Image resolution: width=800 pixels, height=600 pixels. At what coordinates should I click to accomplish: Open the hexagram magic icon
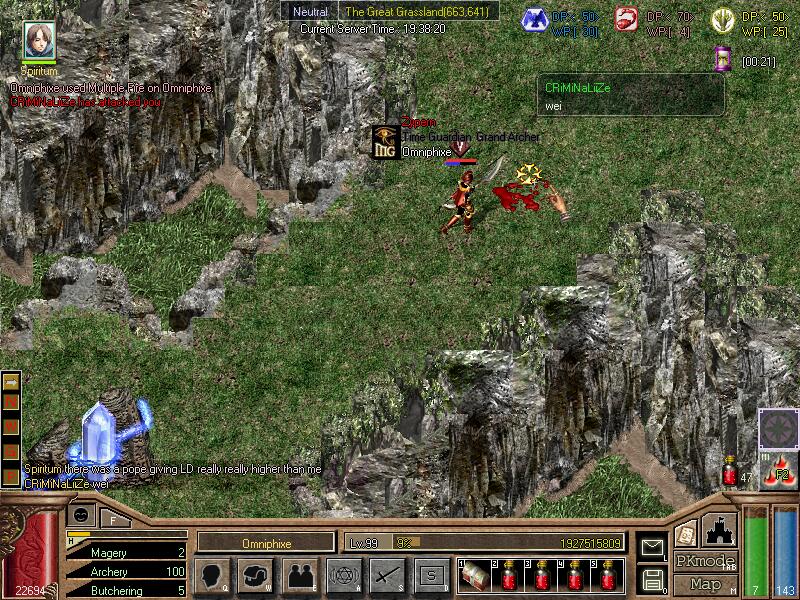(343, 575)
